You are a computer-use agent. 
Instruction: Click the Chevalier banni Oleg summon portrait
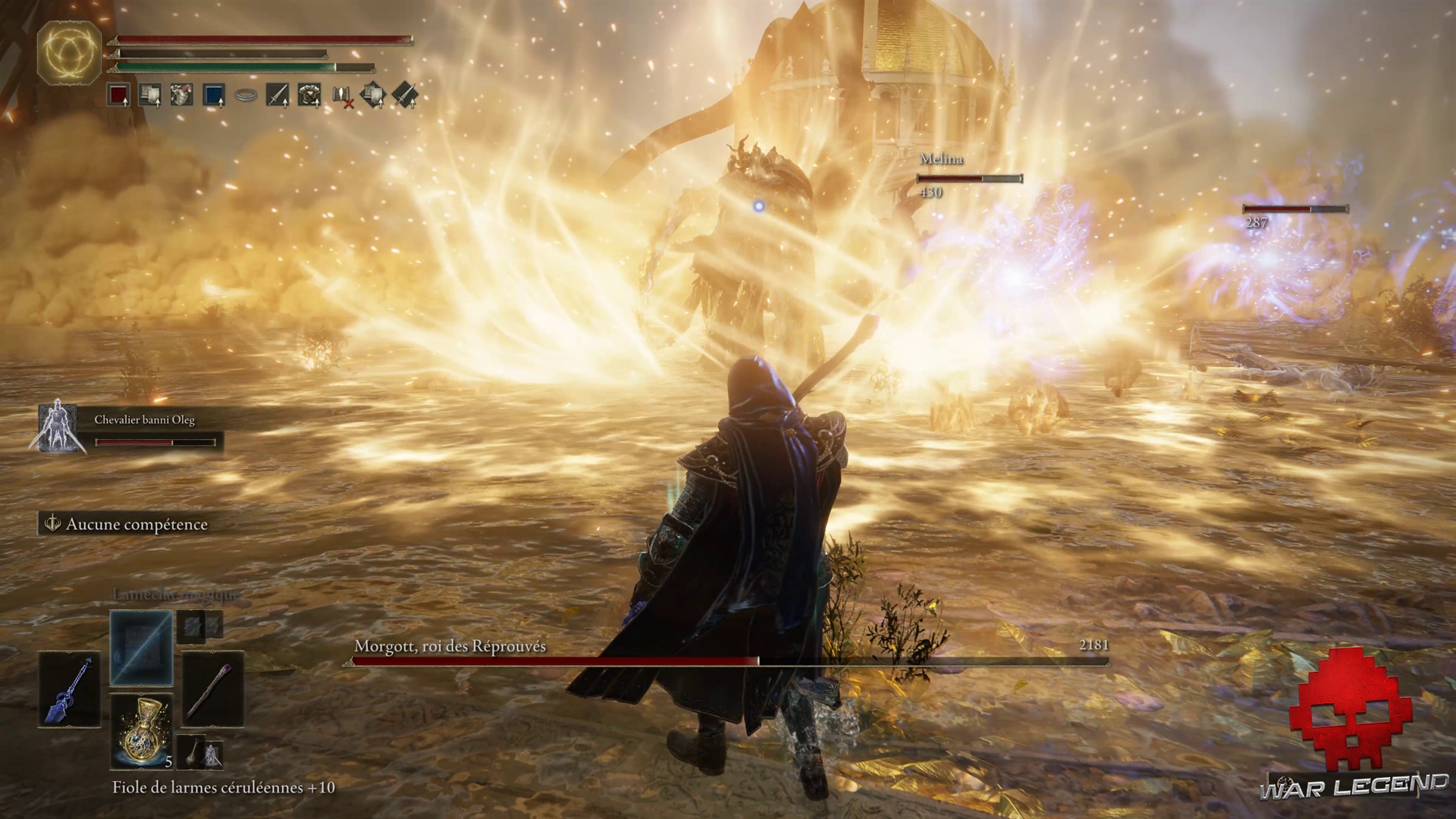pos(57,428)
